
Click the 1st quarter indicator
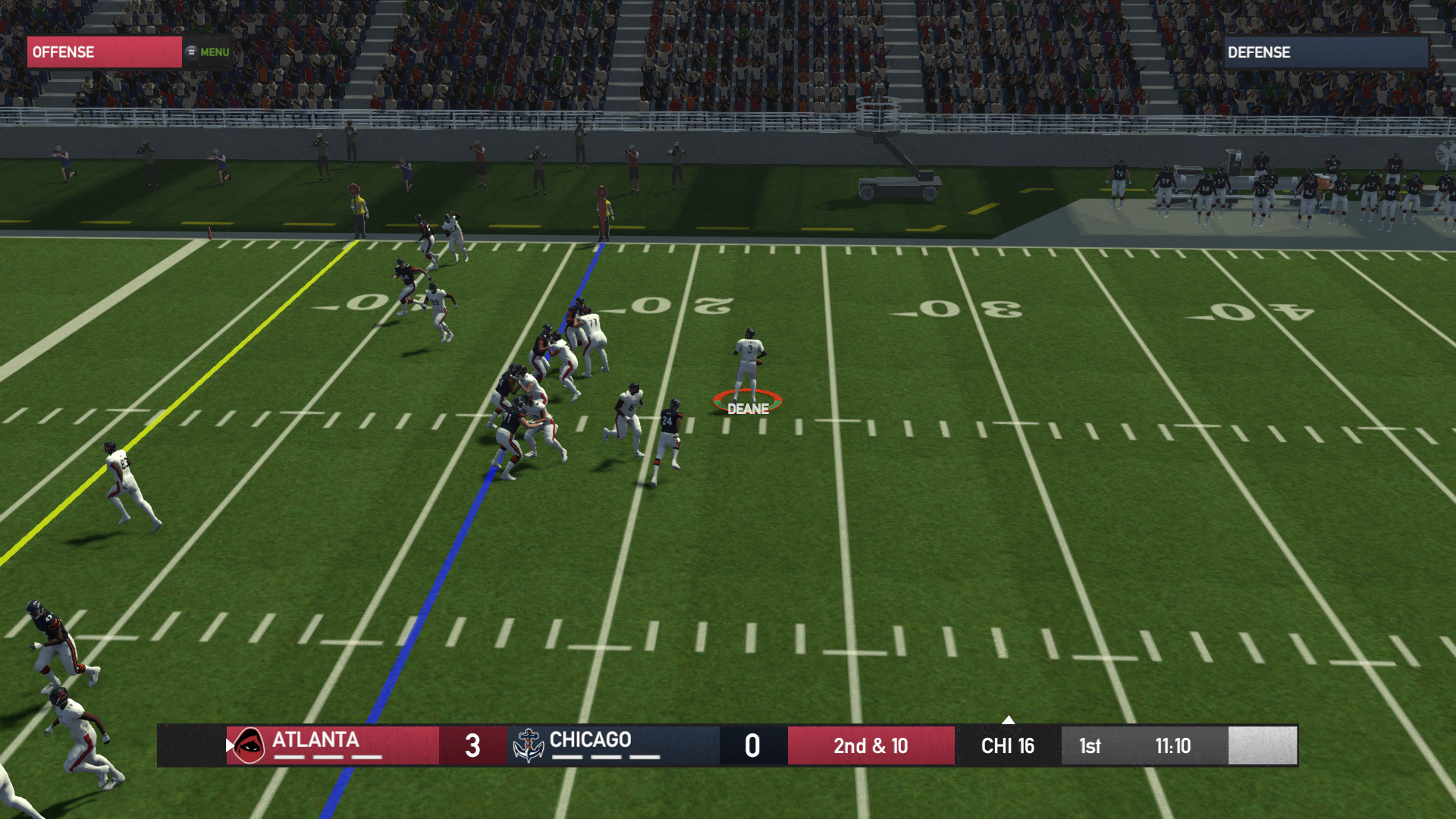coord(1089,745)
